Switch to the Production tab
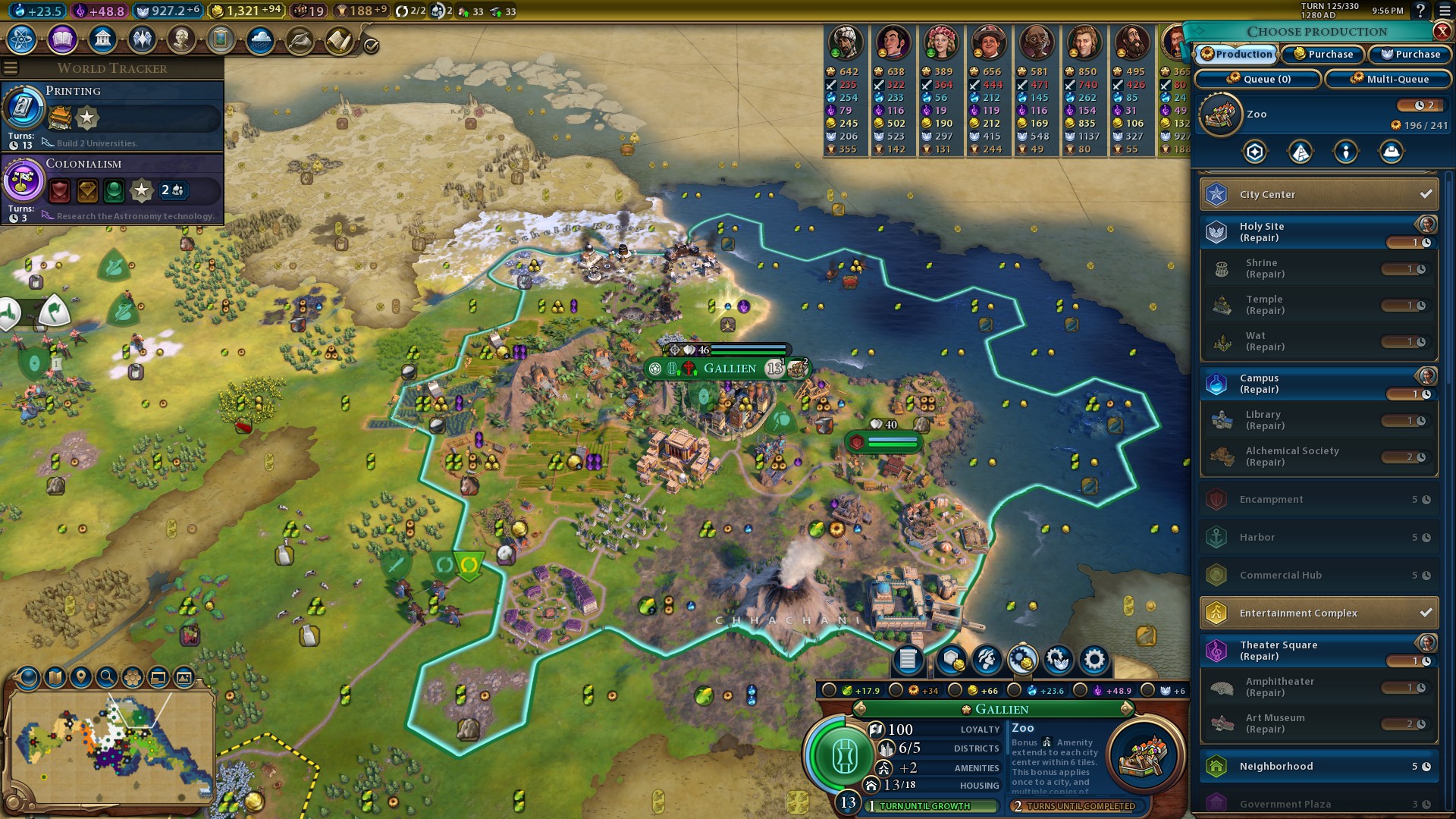The image size is (1456, 819). (1237, 55)
